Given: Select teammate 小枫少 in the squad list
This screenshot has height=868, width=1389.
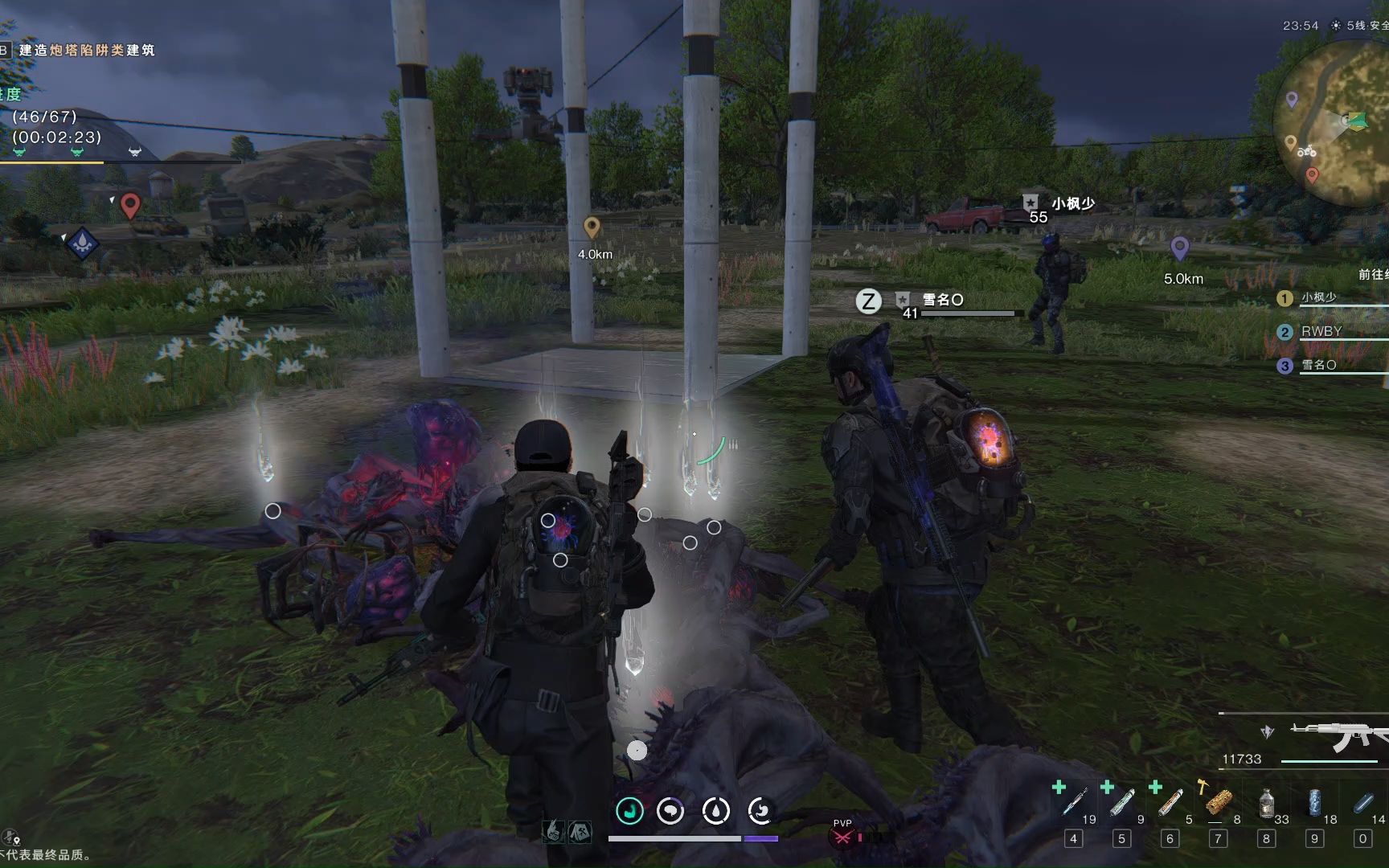Looking at the screenshot, I should (1318, 297).
